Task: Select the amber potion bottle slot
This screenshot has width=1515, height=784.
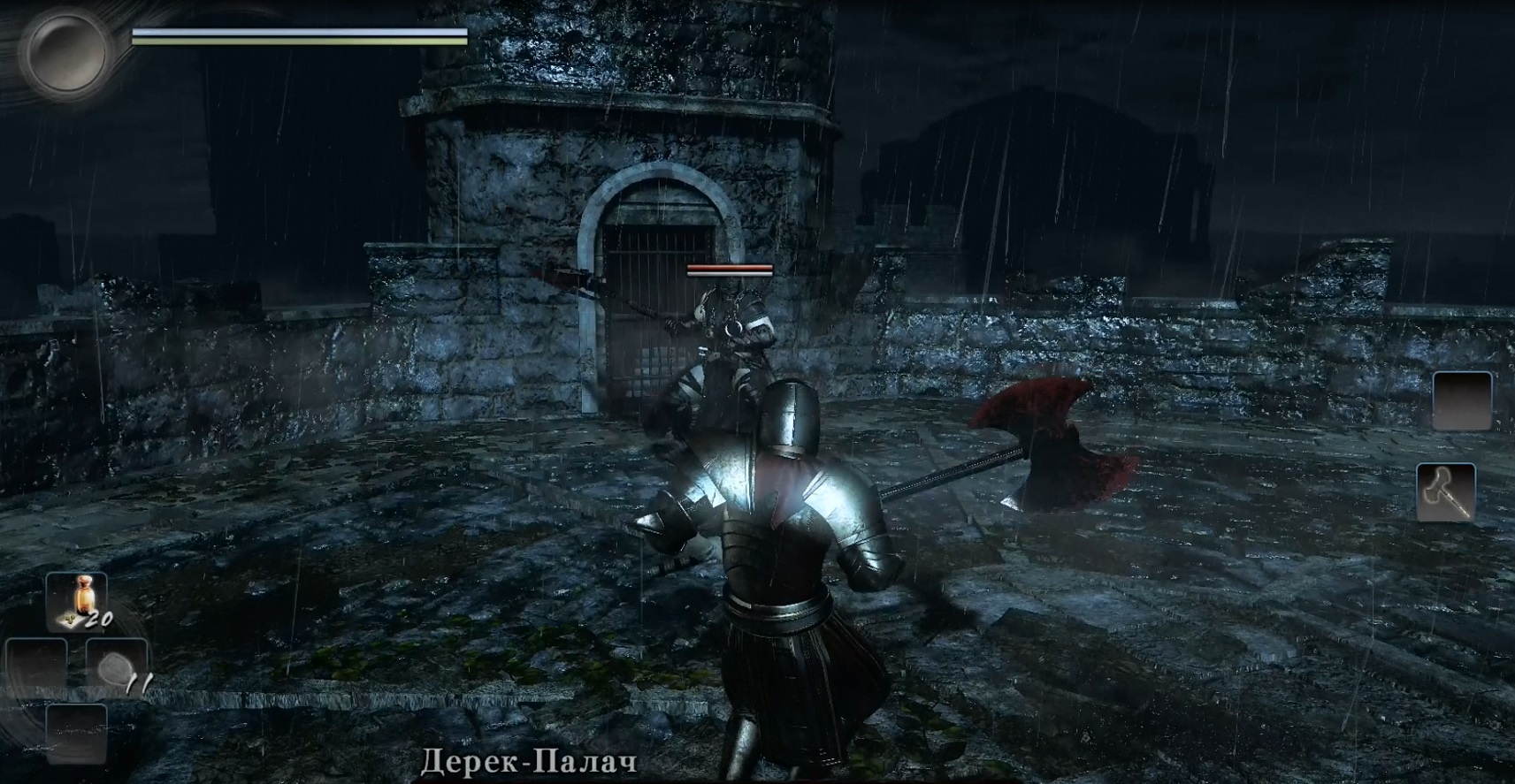Action: pyautogui.click(x=77, y=601)
